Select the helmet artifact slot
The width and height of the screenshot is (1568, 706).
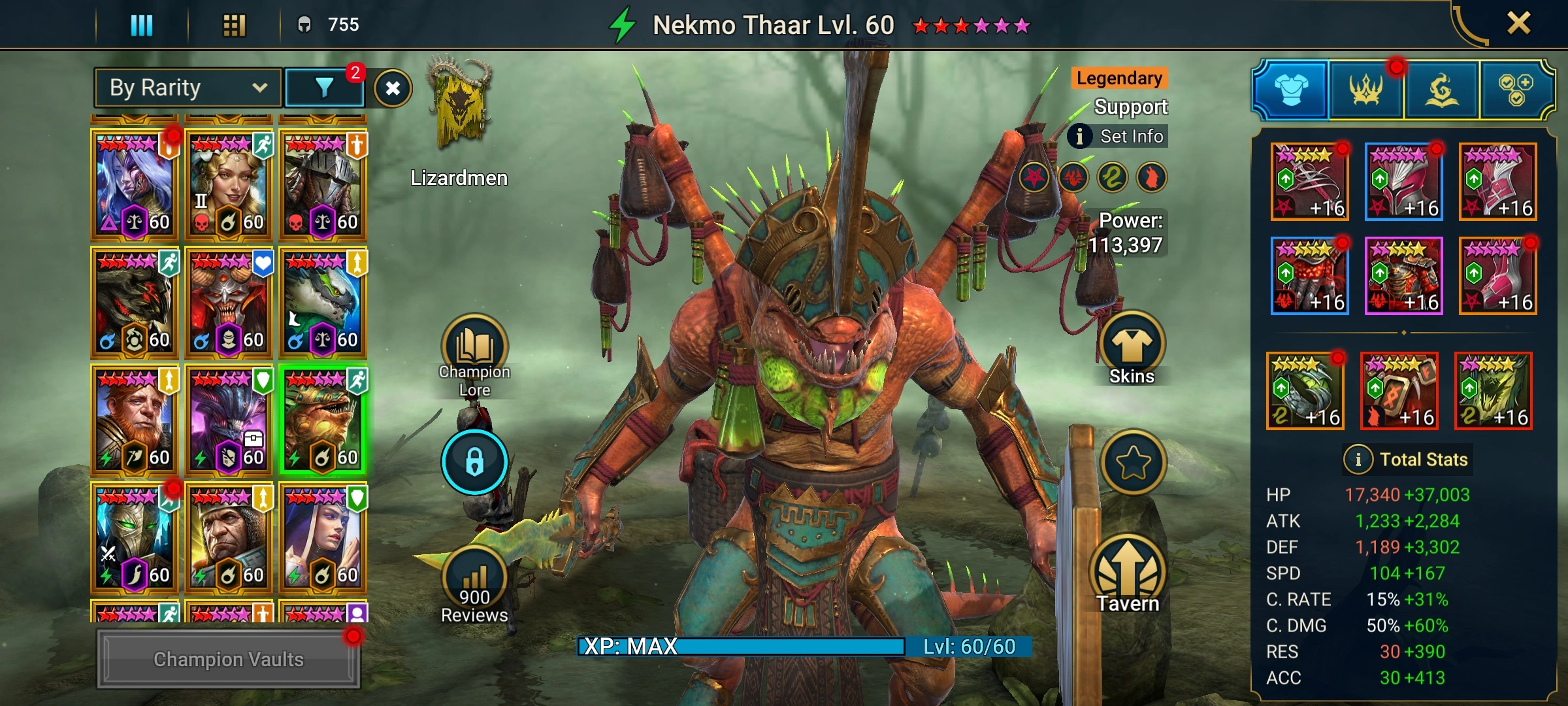click(x=1403, y=182)
